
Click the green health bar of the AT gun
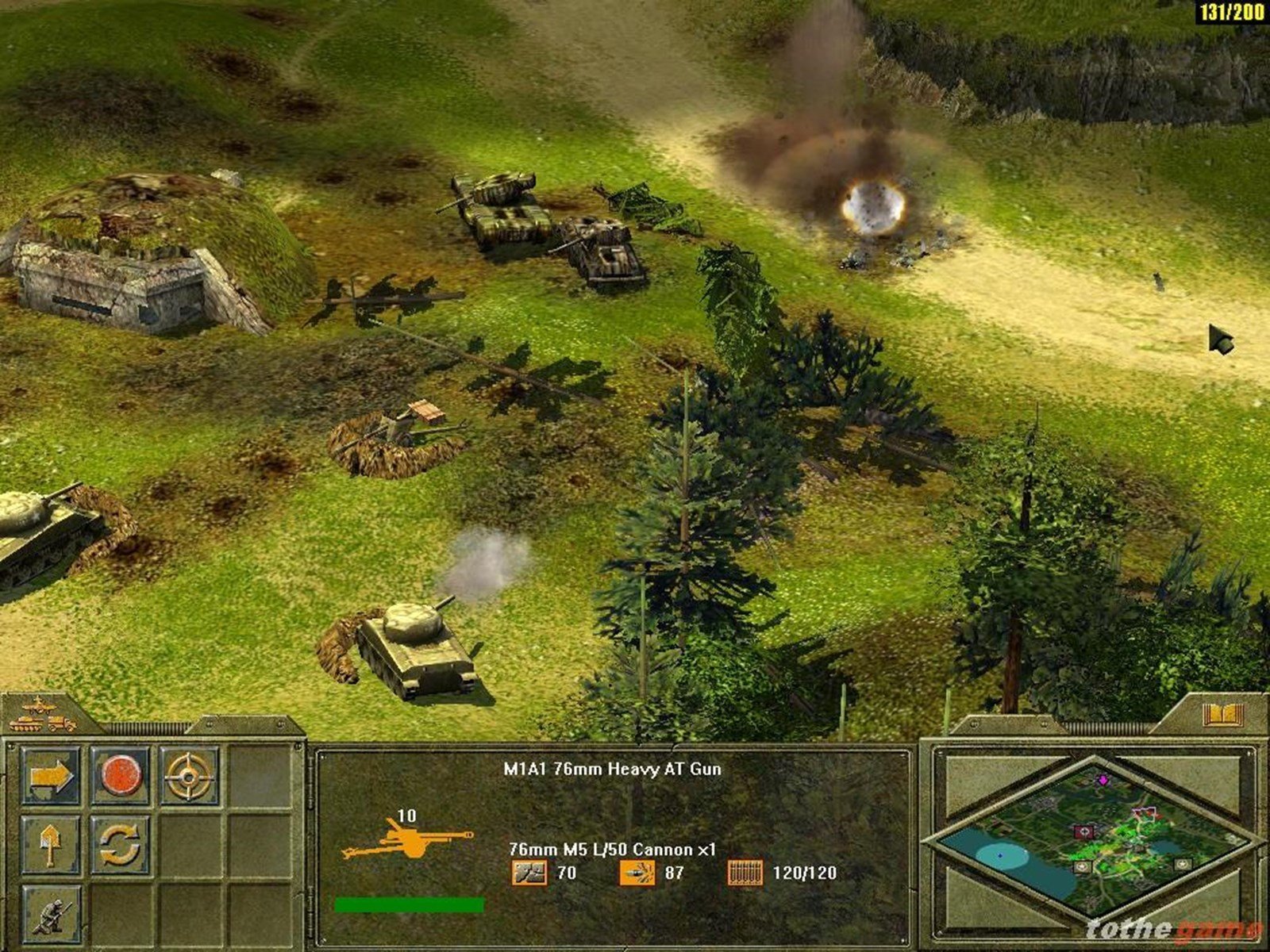click(x=410, y=903)
